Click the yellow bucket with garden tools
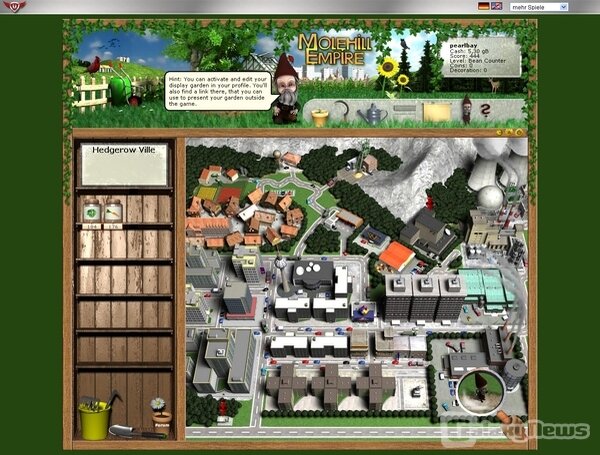This screenshot has height=455, width=600. pyautogui.click(x=96, y=418)
